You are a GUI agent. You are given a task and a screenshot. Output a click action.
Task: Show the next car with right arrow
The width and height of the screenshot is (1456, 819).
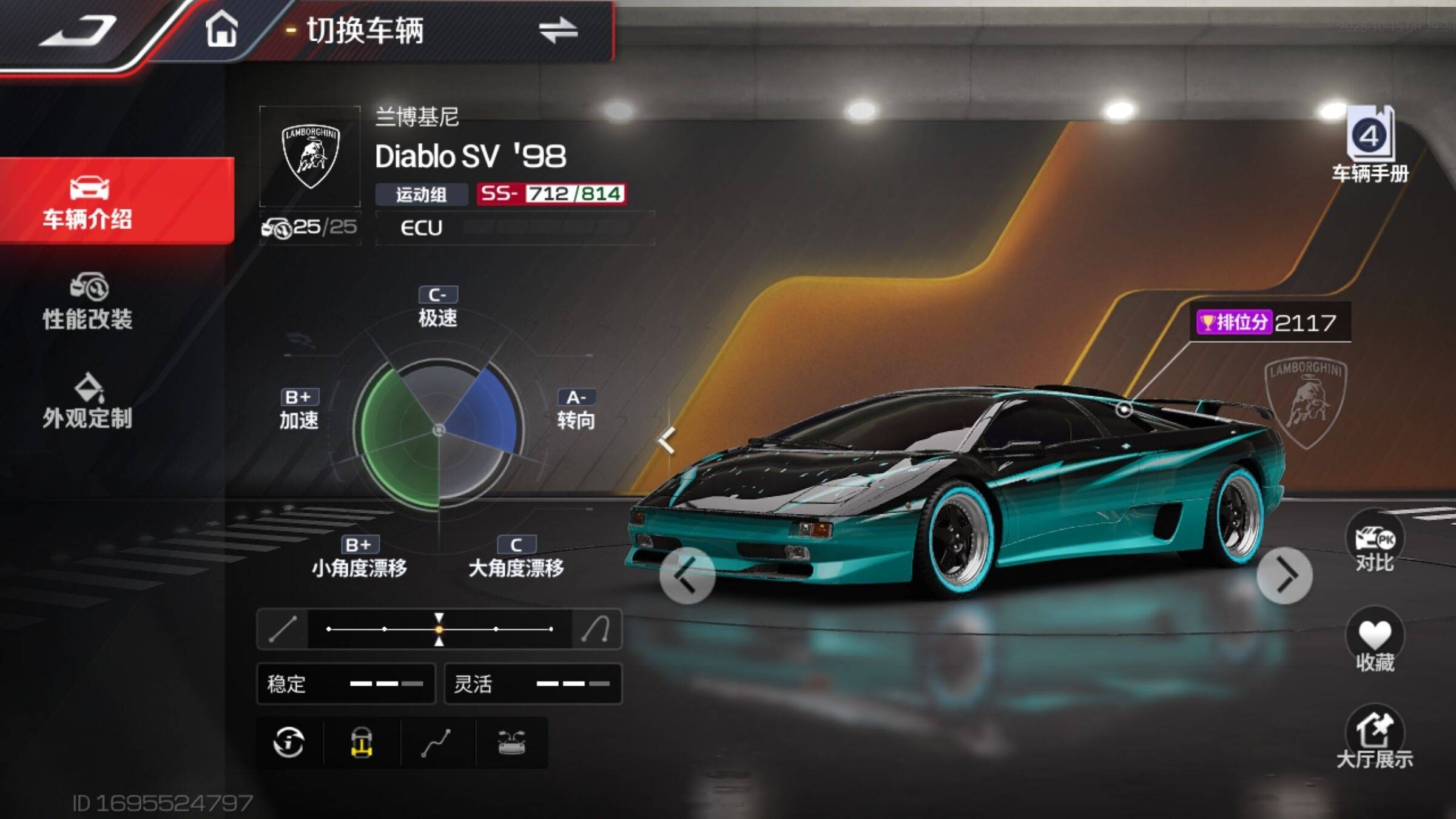coord(1284,575)
